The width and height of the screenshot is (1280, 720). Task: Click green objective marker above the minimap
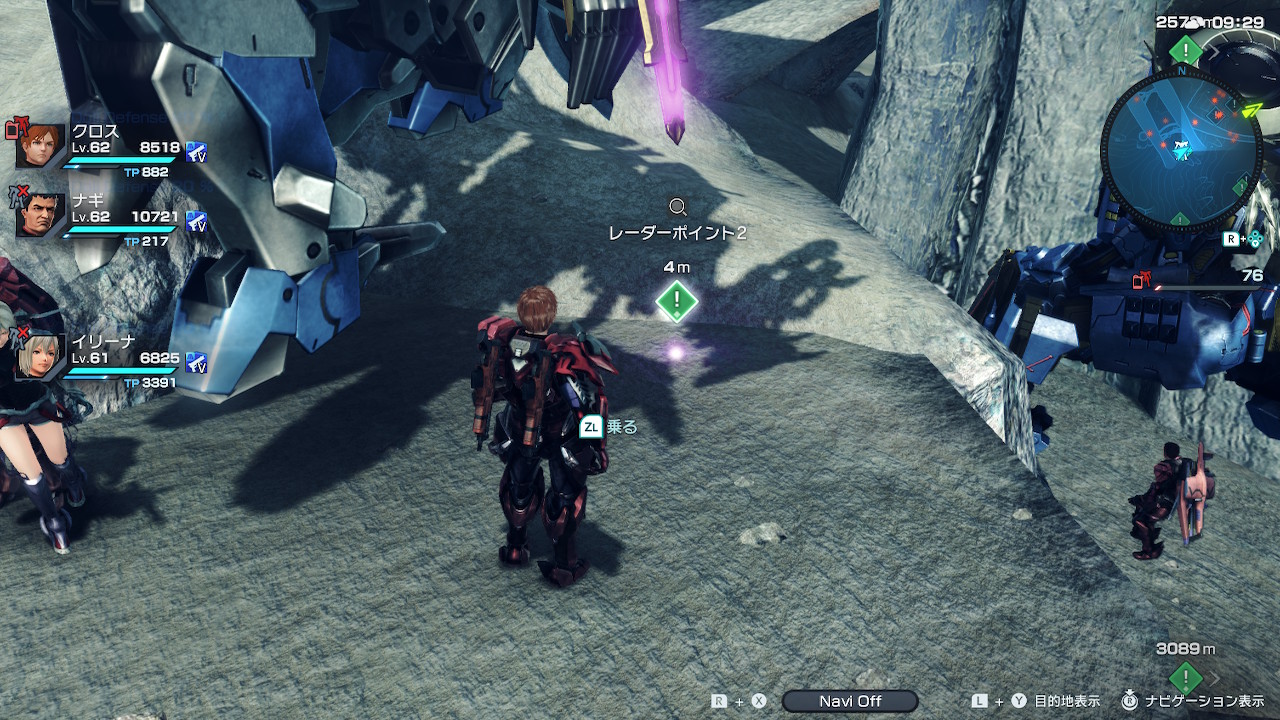(1186, 49)
